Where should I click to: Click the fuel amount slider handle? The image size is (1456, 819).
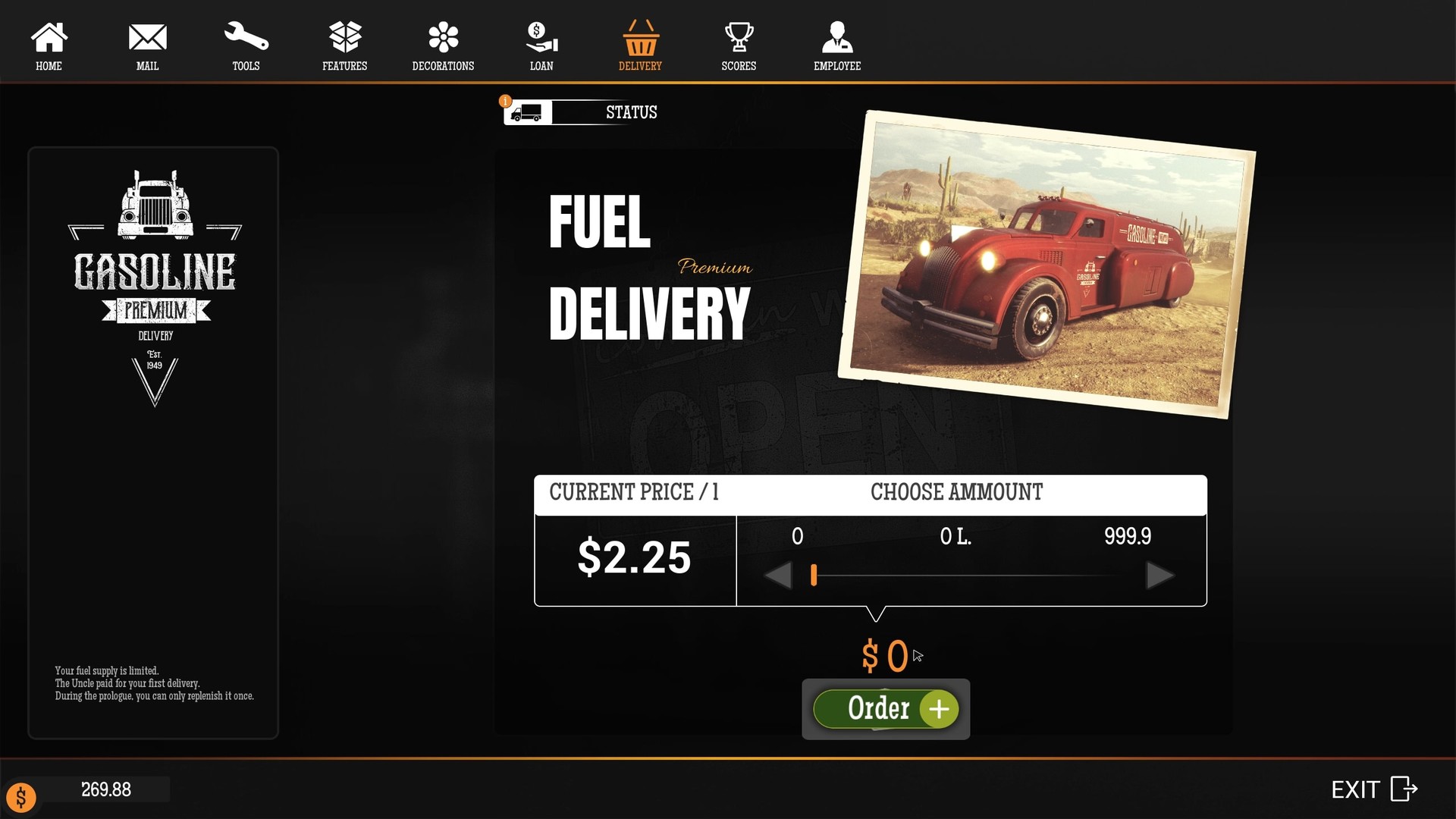click(814, 576)
